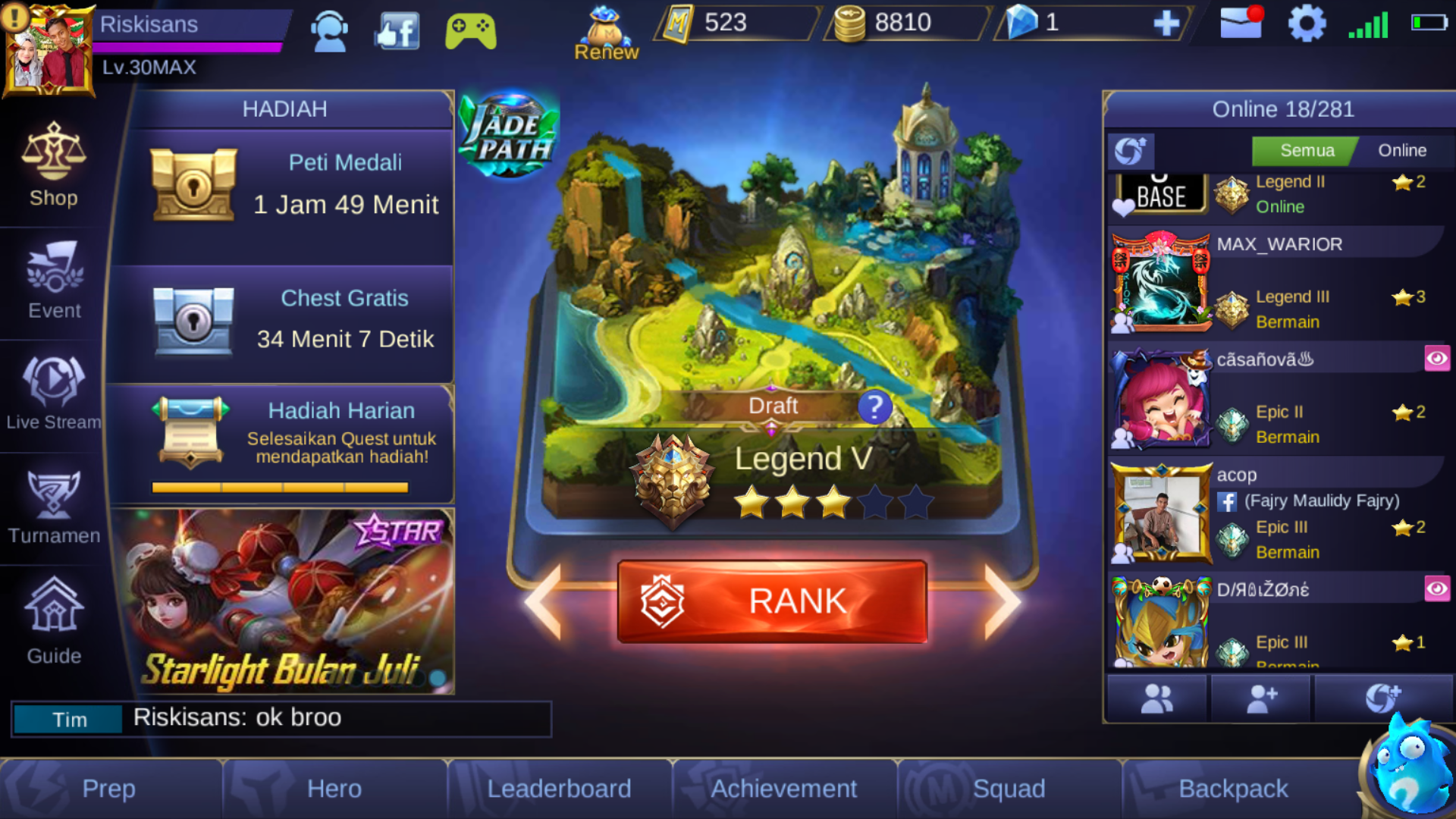Toggle spectate eye on cãsañovã
The image size is (1456, 819).
1437,359
